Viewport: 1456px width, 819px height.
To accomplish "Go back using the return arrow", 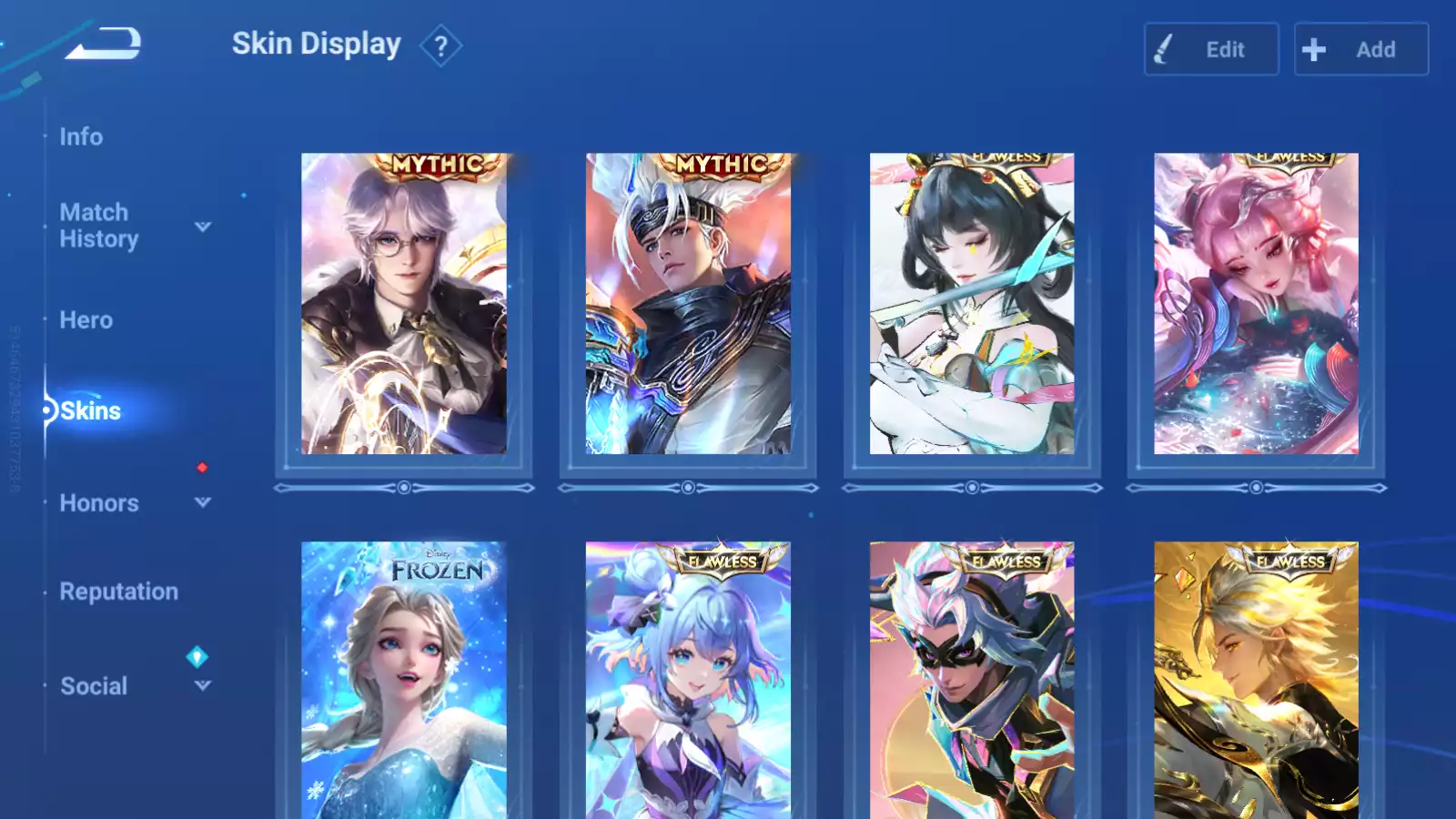I will point(103,44).
